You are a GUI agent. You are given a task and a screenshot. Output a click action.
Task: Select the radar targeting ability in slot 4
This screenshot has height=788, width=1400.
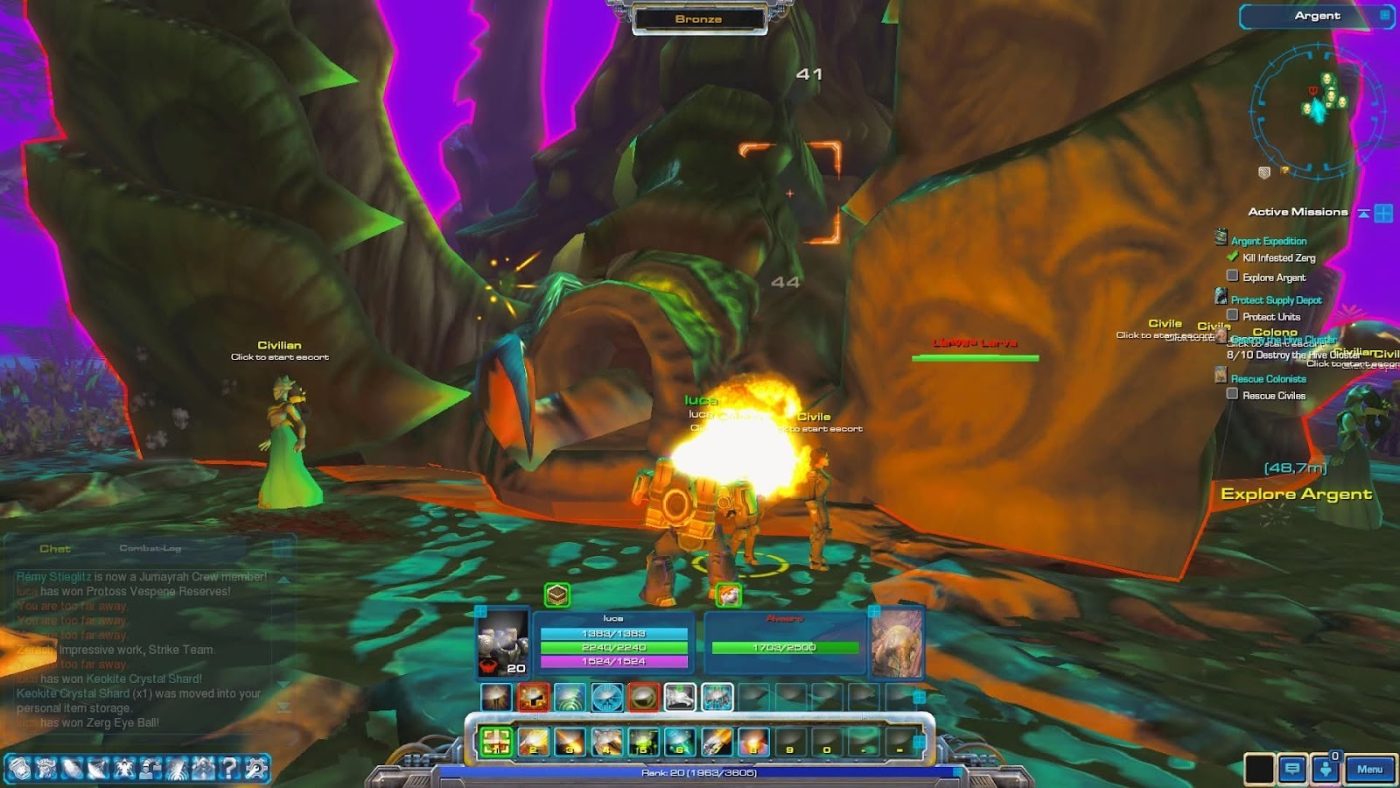coord(607,741)
